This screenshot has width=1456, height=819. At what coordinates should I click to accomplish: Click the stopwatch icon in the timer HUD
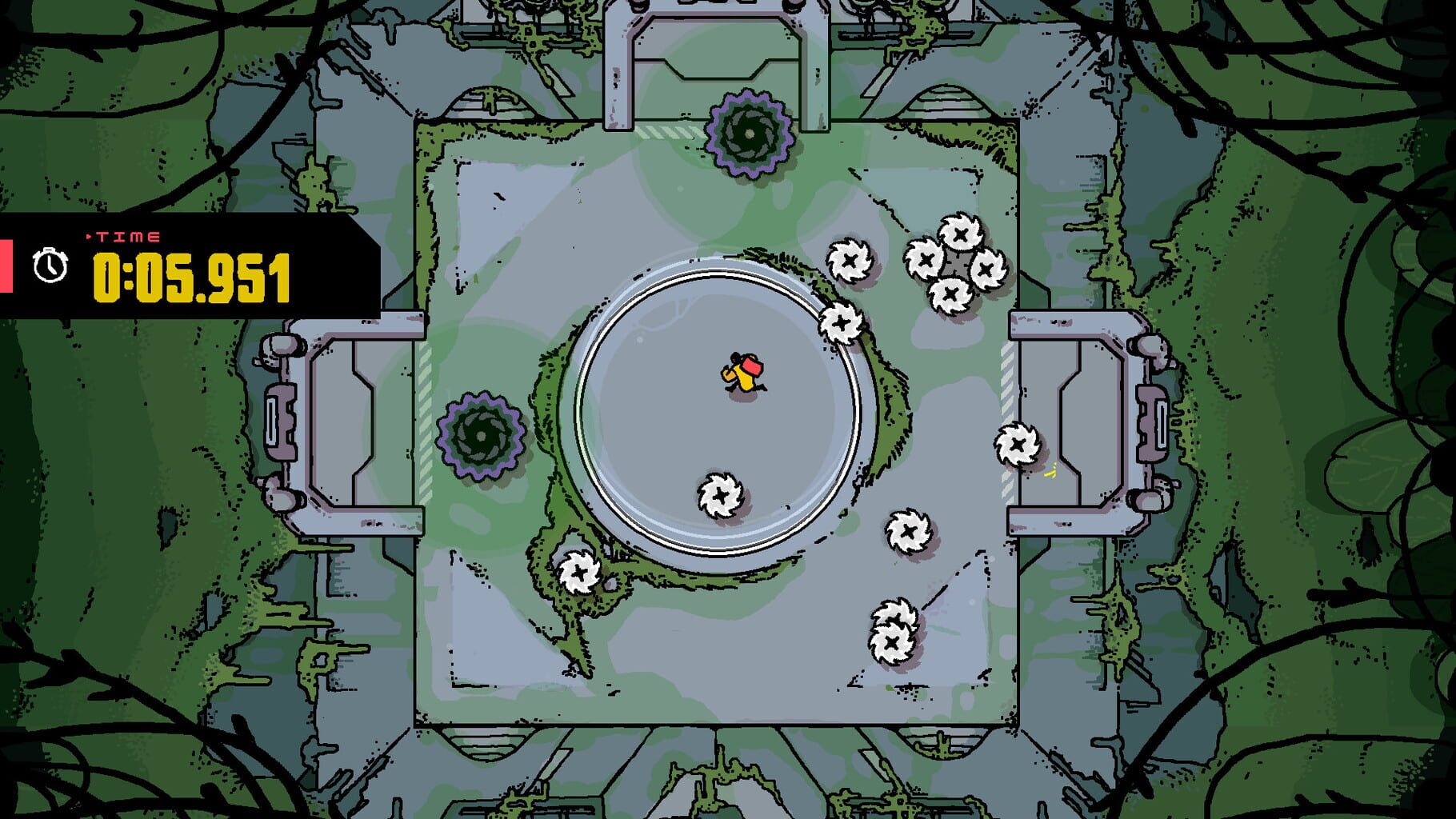[50, 263]
